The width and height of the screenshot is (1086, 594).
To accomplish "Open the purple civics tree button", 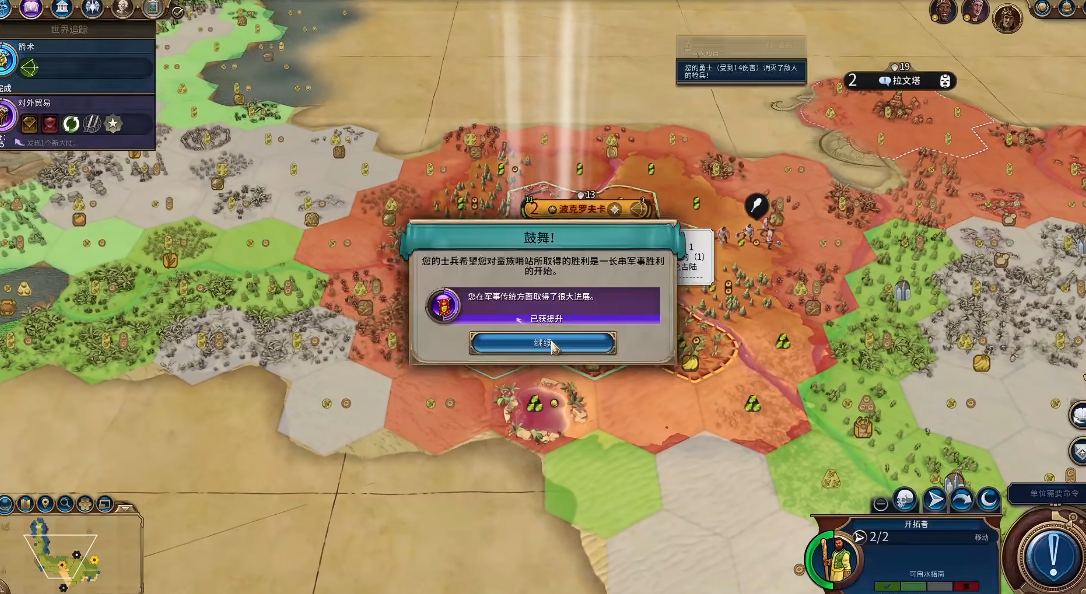I will point(32,9).
